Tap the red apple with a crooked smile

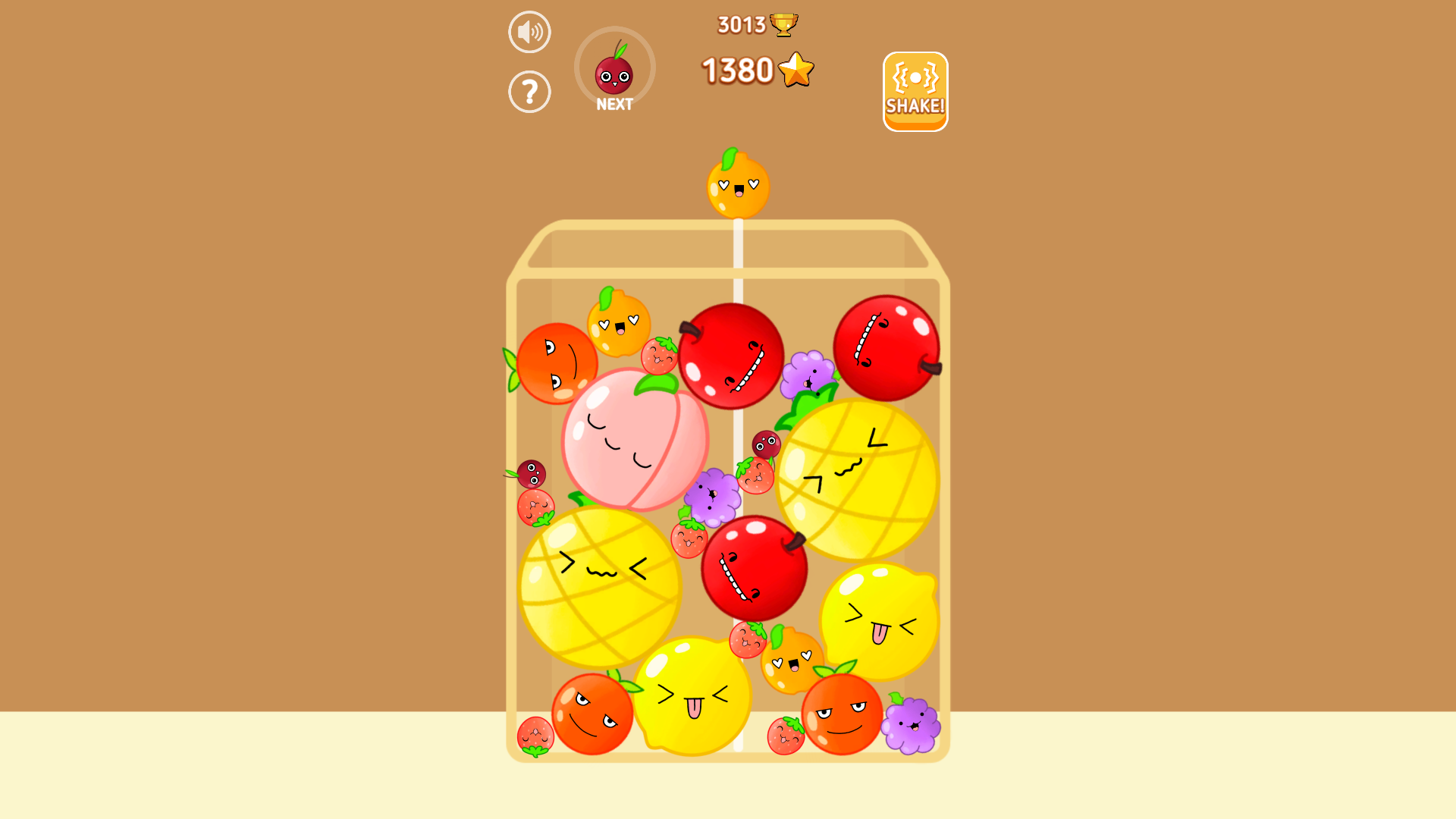pos(732,356)
